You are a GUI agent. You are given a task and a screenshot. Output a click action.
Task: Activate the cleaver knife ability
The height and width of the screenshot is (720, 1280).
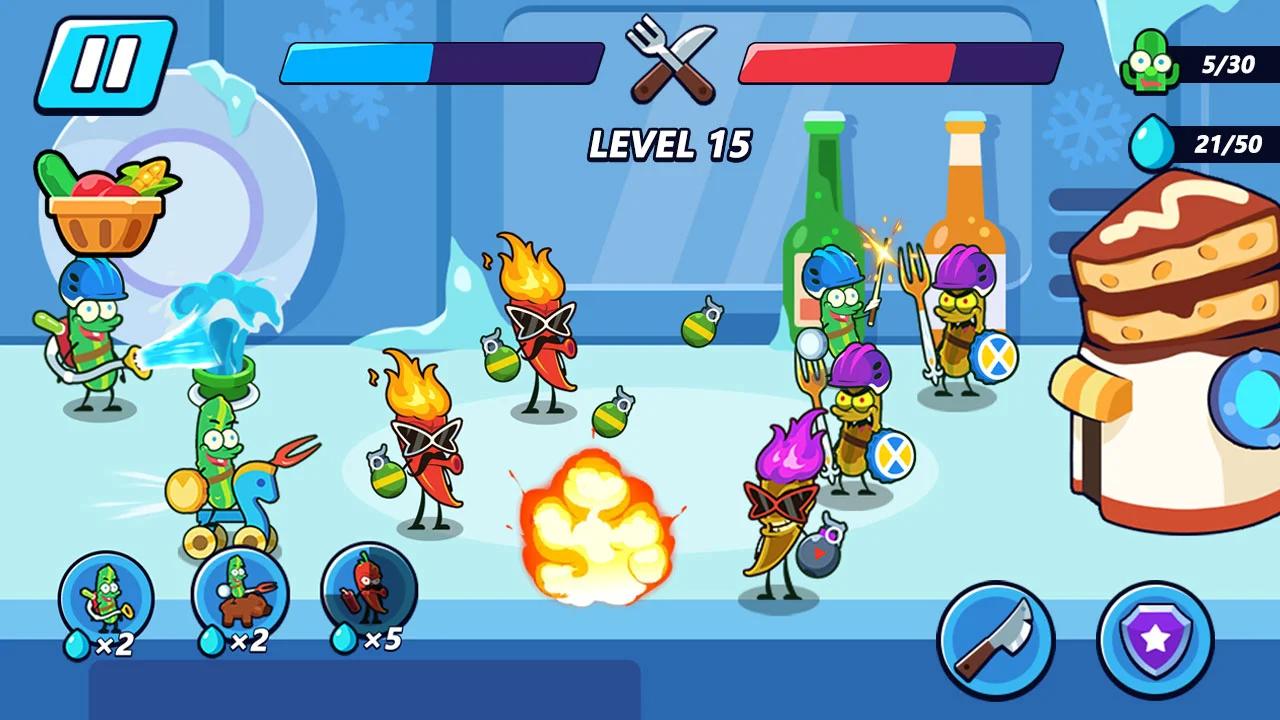995,640
